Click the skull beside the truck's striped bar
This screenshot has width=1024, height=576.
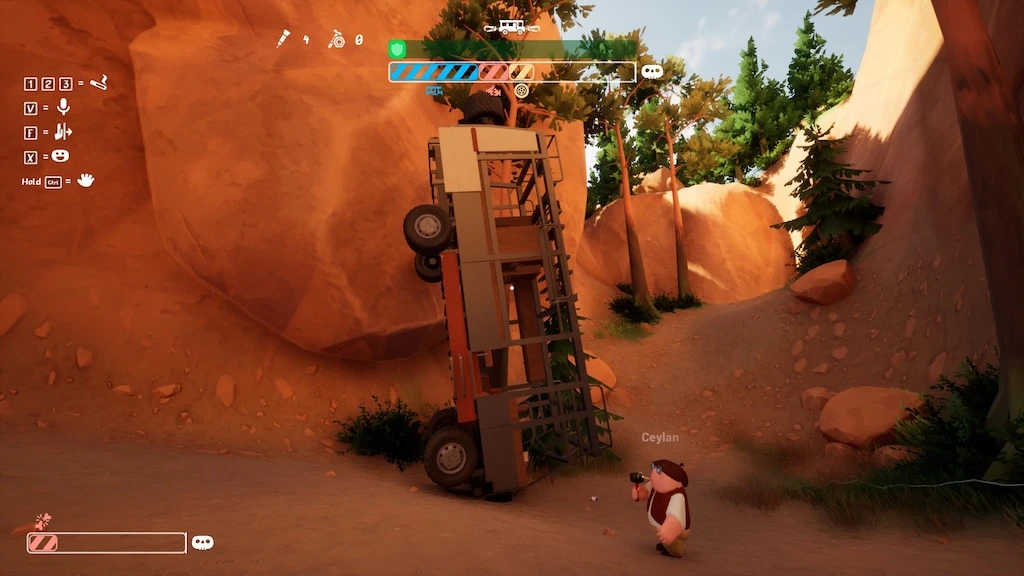coord(652,71)
